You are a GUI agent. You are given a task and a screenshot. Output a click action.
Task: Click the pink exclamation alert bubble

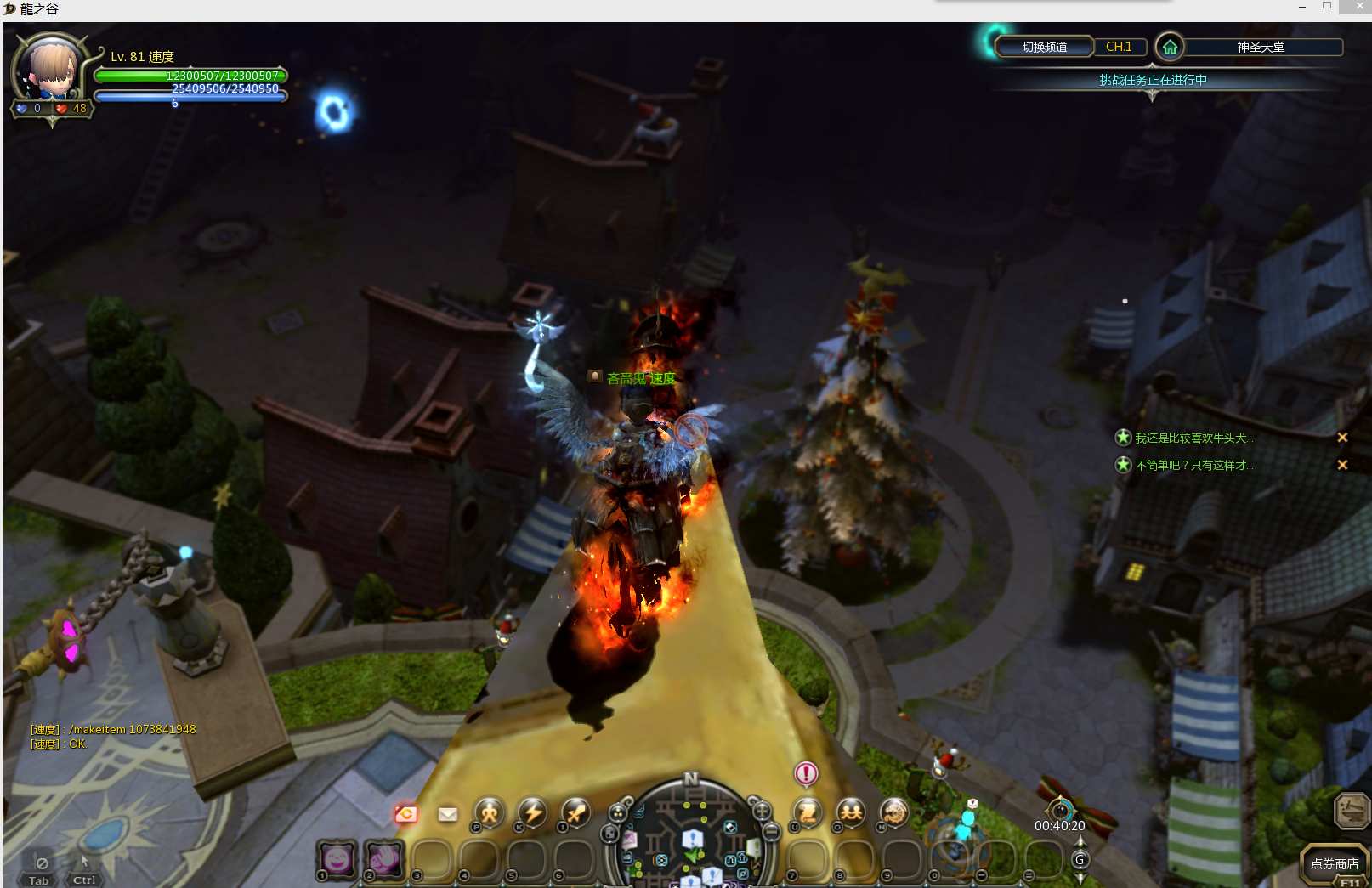806,773
